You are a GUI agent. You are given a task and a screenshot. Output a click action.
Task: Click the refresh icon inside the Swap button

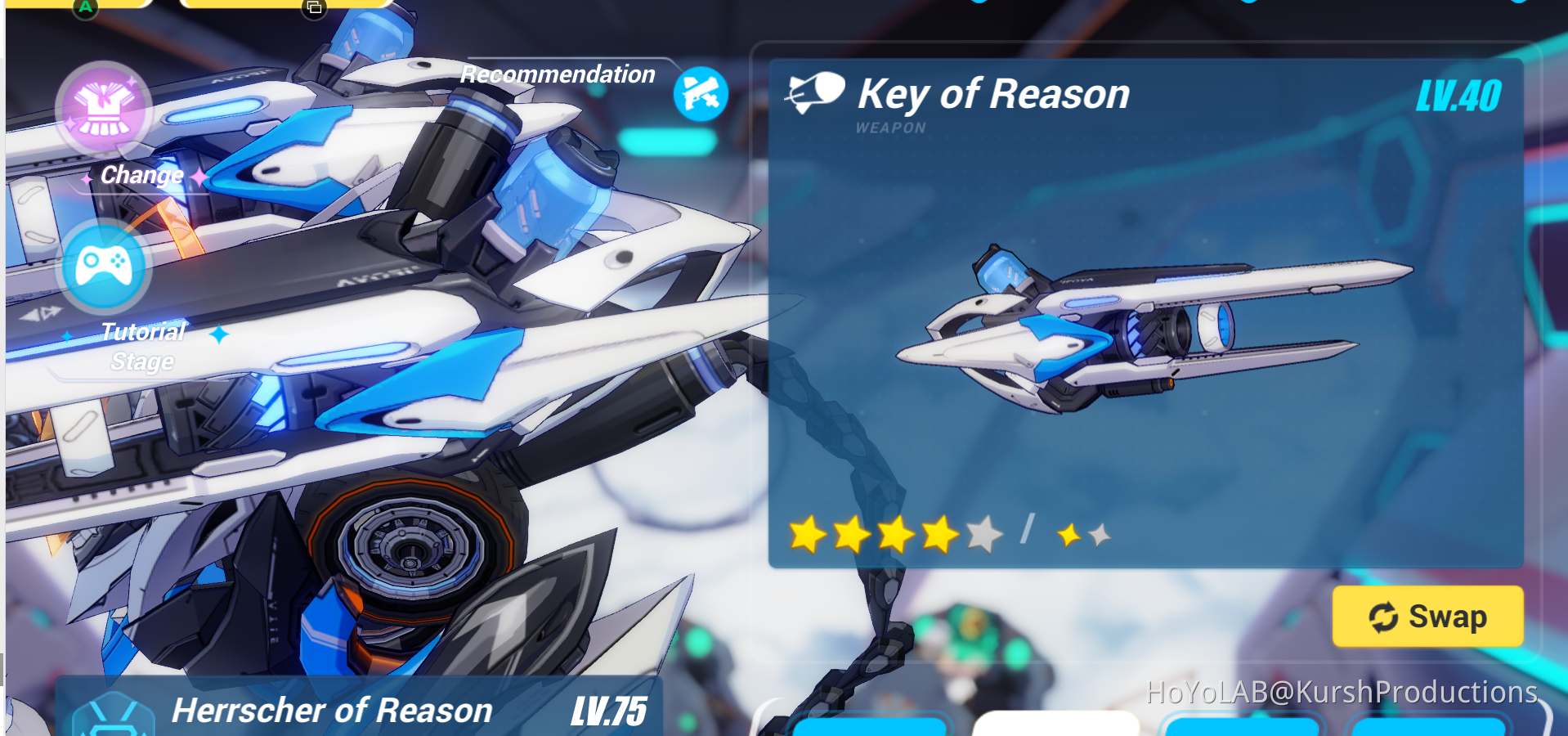click(x=1386, y=617)
